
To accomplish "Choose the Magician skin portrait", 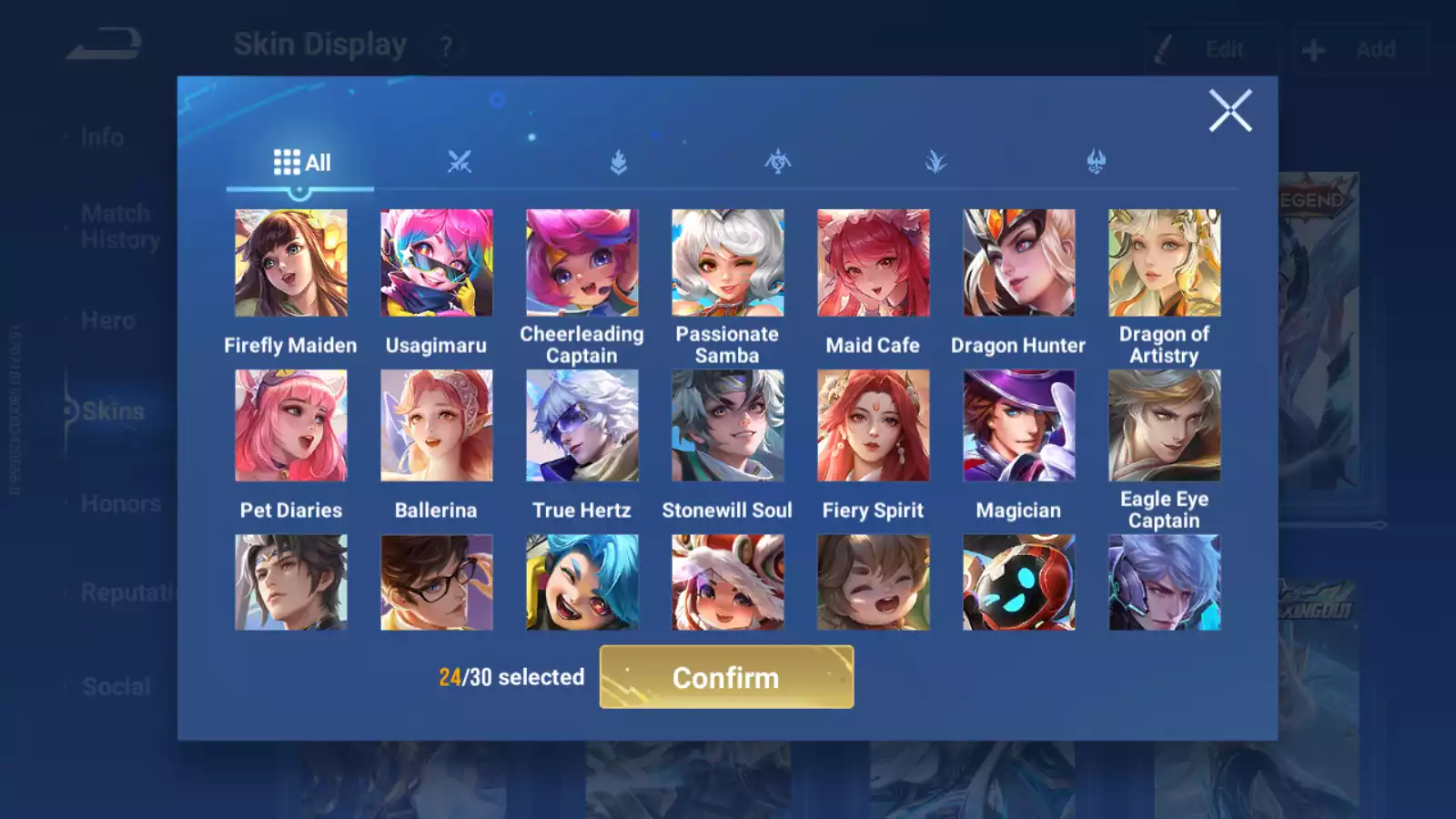I will (x=1018, y=425).
